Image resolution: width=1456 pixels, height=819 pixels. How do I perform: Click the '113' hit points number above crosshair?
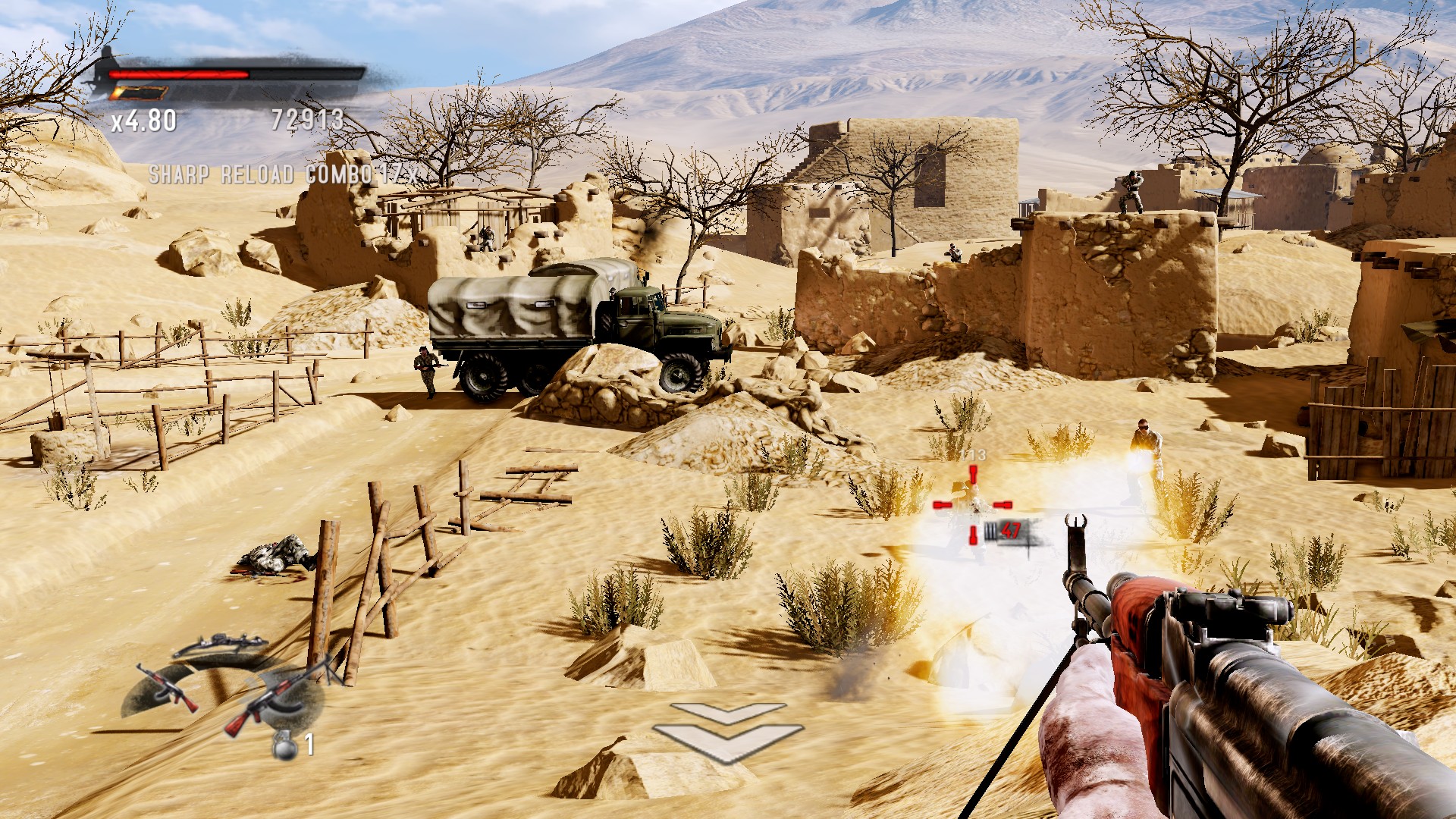pyautogui.click(x=973, y=455)
